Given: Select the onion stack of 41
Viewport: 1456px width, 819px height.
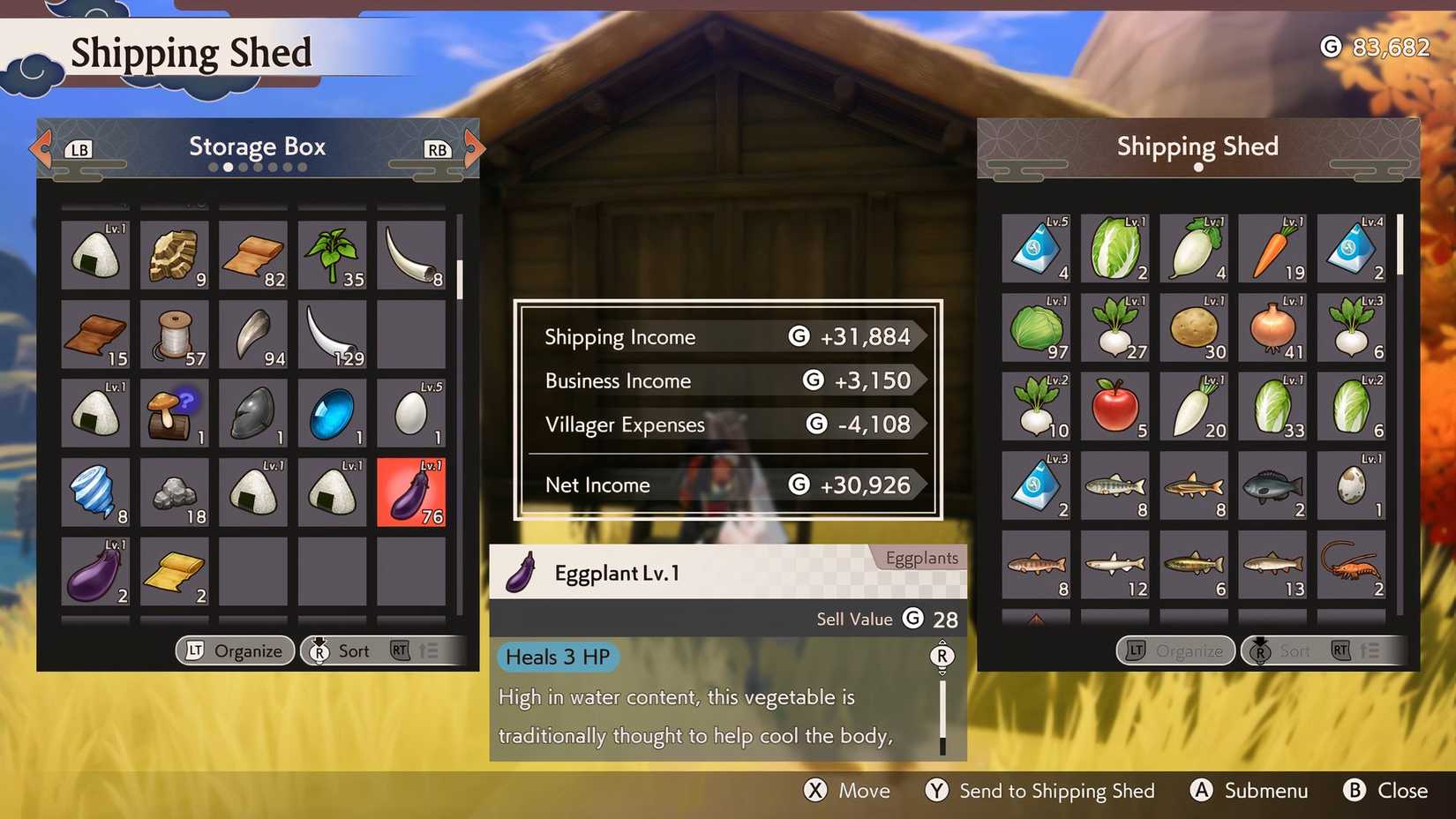Looking at the screenshot, I should pos(1272,327).
